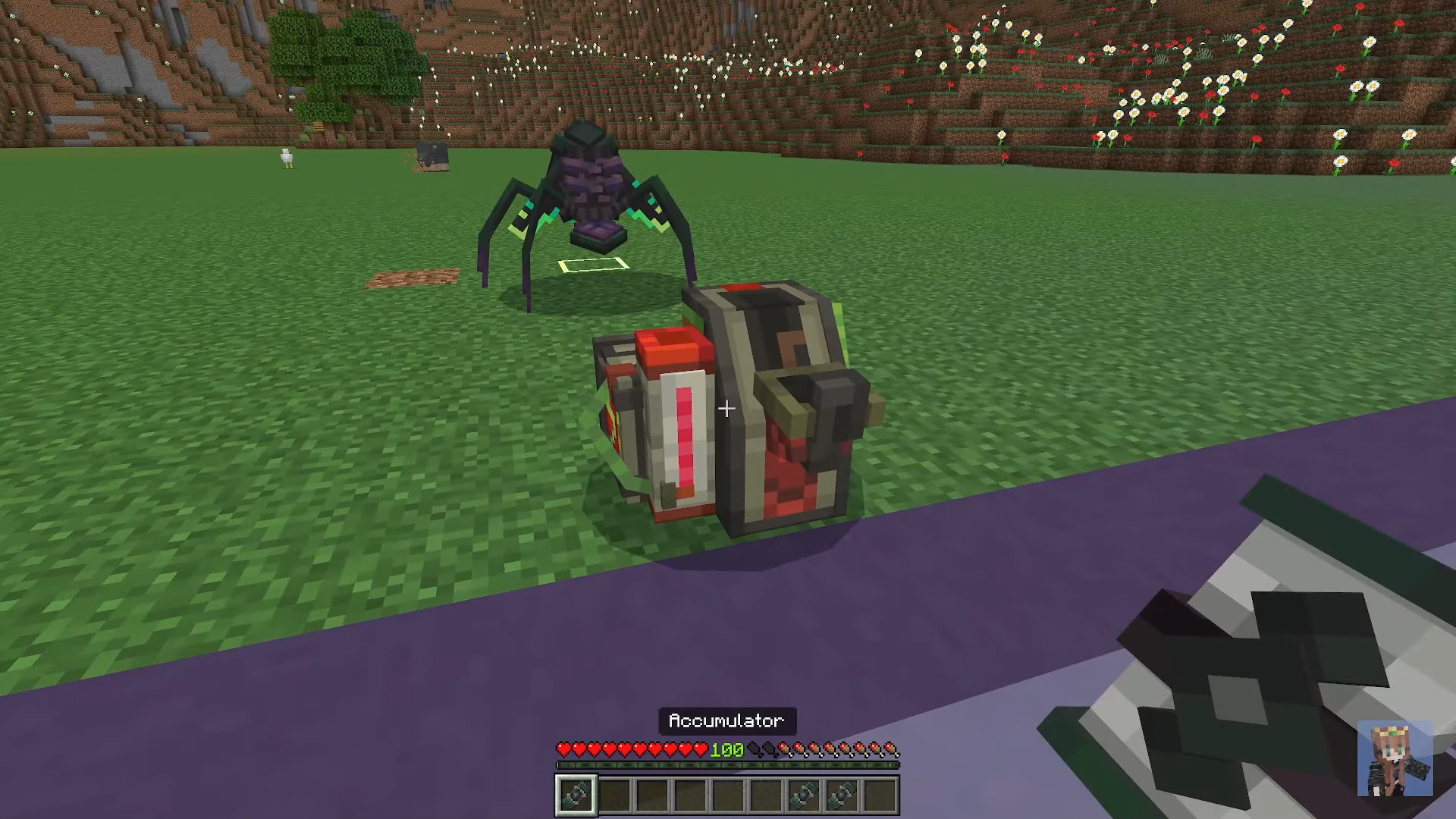
Task: Click the crosshair at screen center
Action: (x=727, y=409)
